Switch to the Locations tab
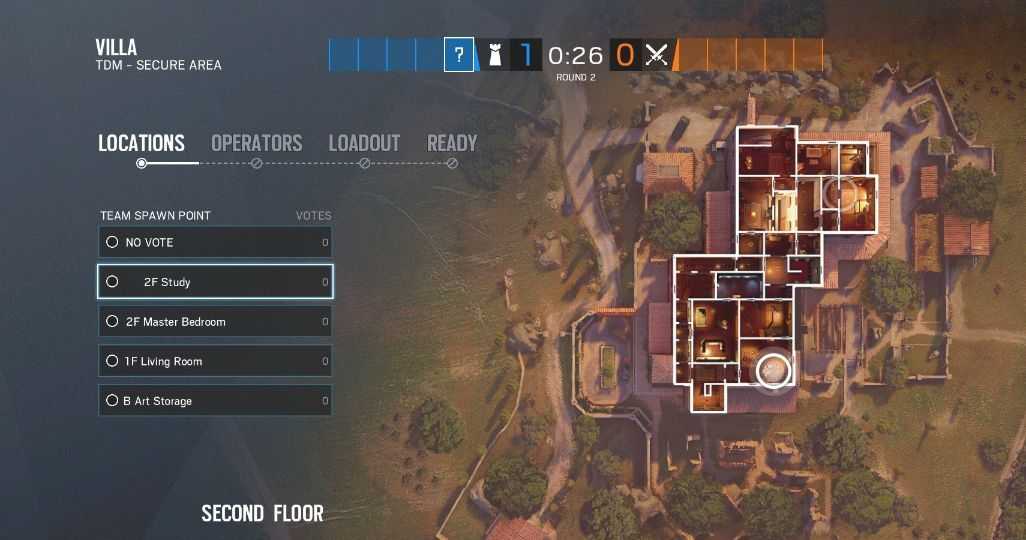1026x540 pixels. (141, 143)
